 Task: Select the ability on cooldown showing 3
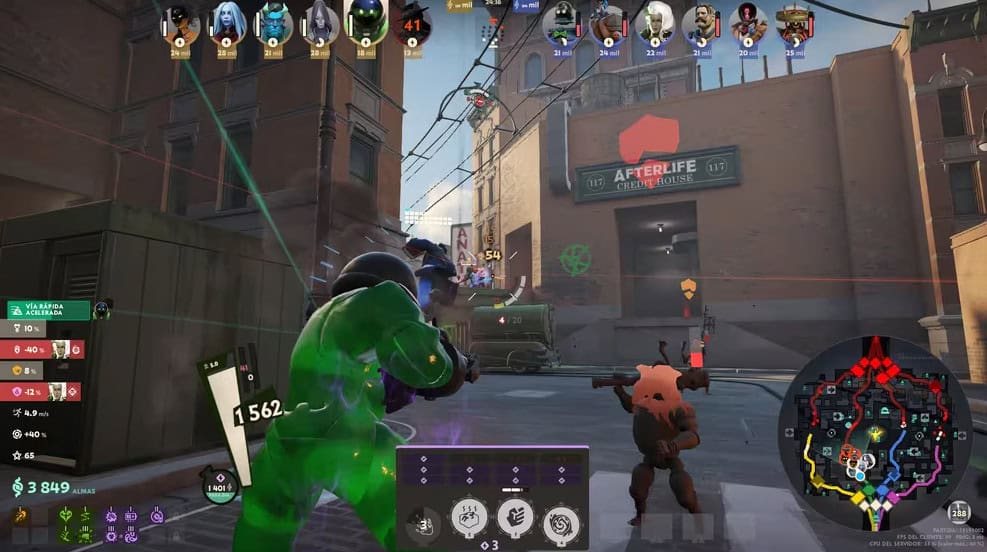pyautogui.click(x=424, y=523)
